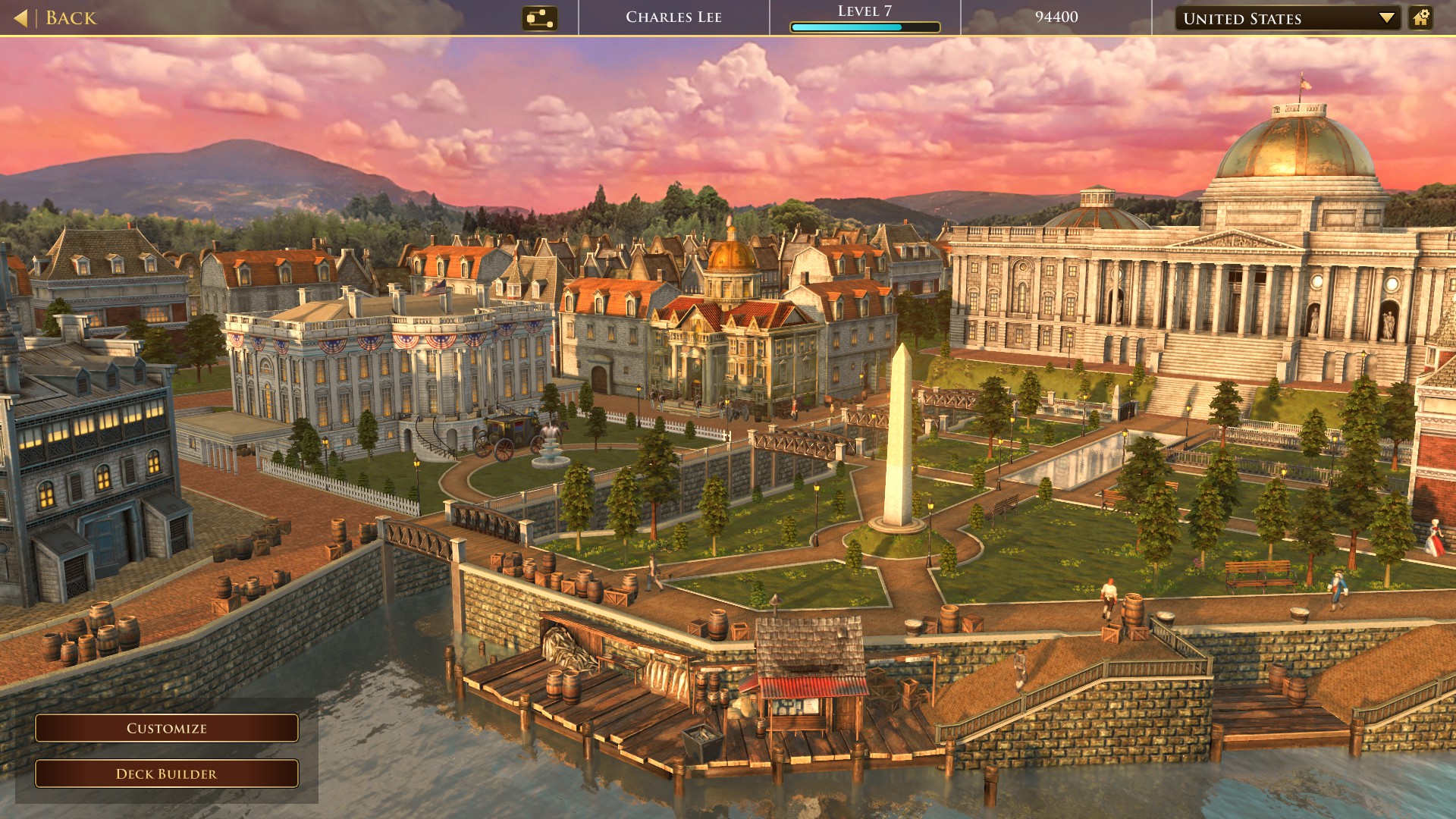The width and height of the screenshot is (1456, 819).
Task: Open the Customize home city menu
Action: click(167, 728)
